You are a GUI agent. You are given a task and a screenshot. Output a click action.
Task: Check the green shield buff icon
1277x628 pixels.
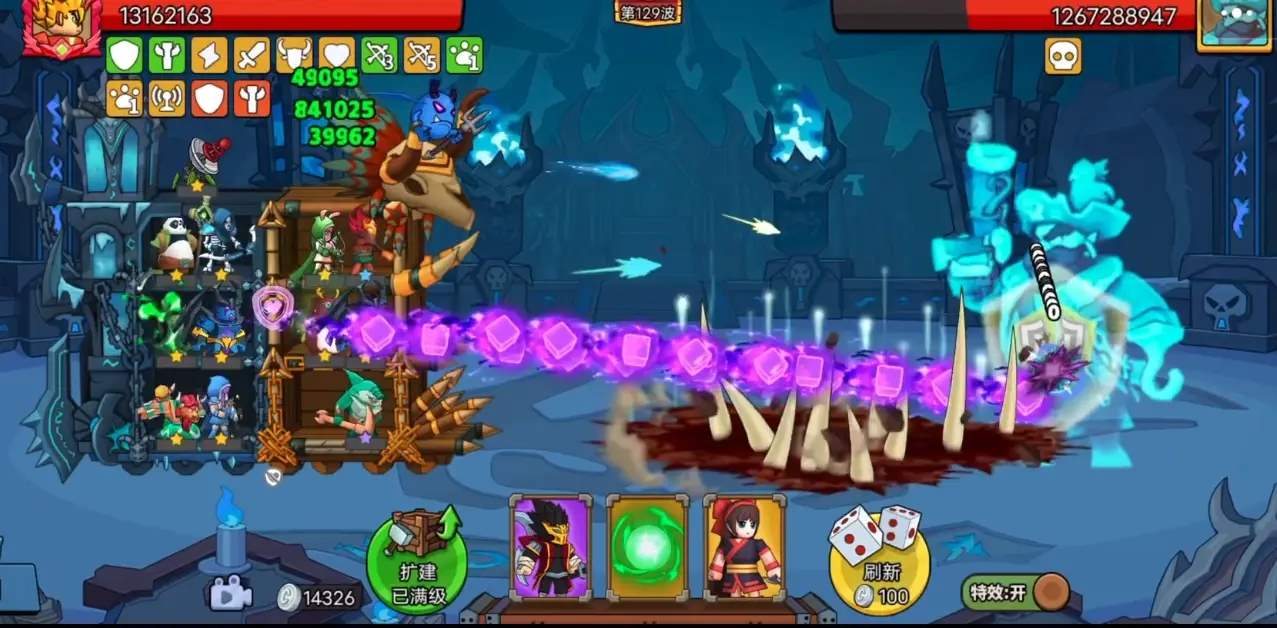[x=124, y=56]
